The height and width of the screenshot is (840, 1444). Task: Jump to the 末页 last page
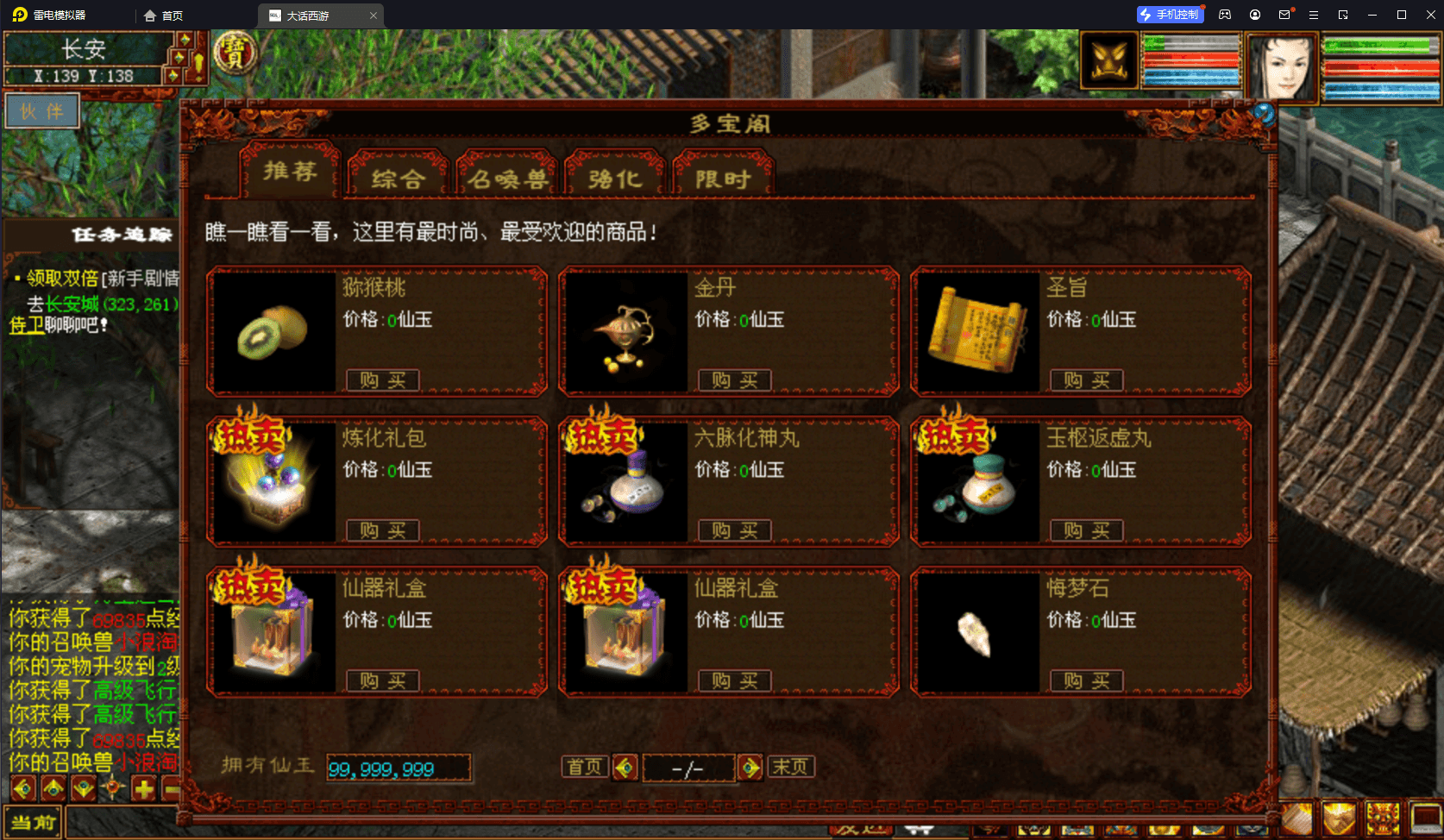click(789, 767)
